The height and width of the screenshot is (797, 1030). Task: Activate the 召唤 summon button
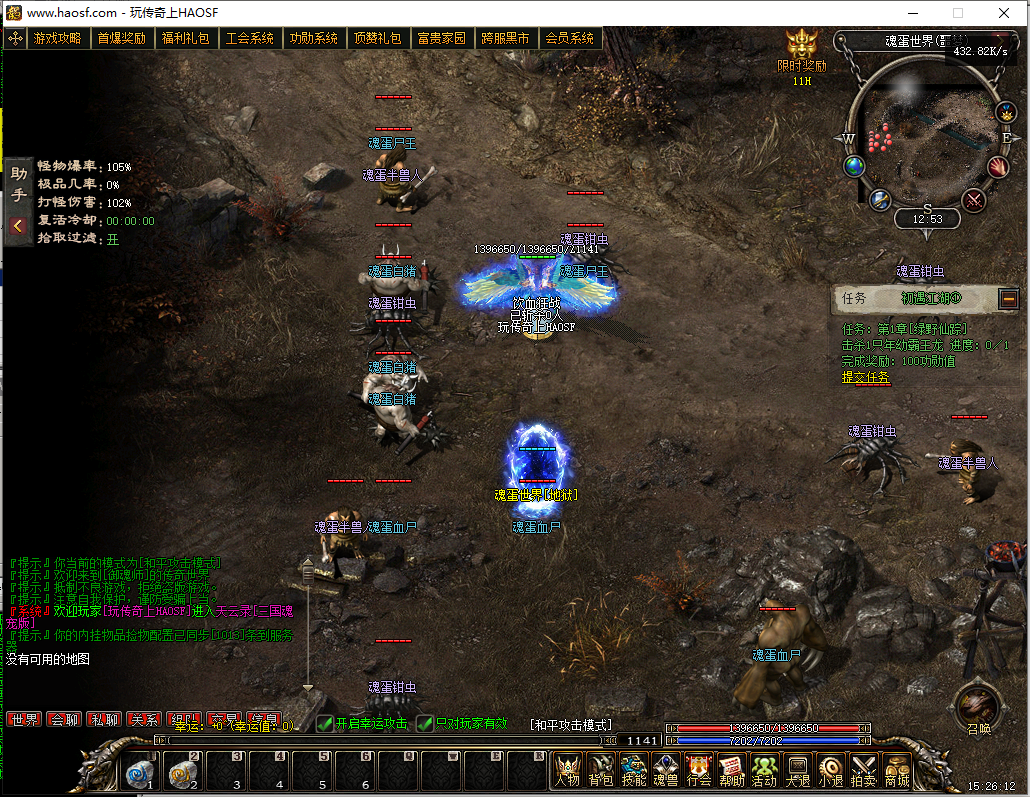tap(977, 709)
